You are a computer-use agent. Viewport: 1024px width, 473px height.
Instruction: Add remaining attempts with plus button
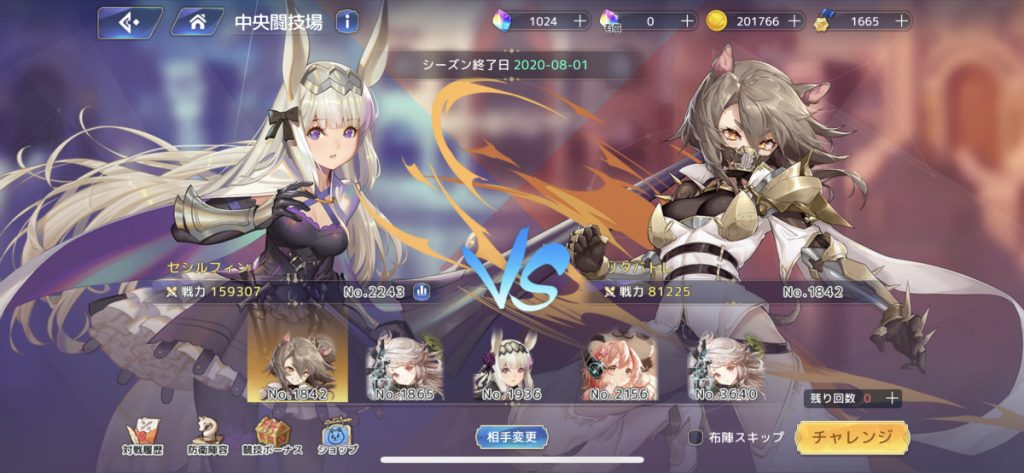892,398
